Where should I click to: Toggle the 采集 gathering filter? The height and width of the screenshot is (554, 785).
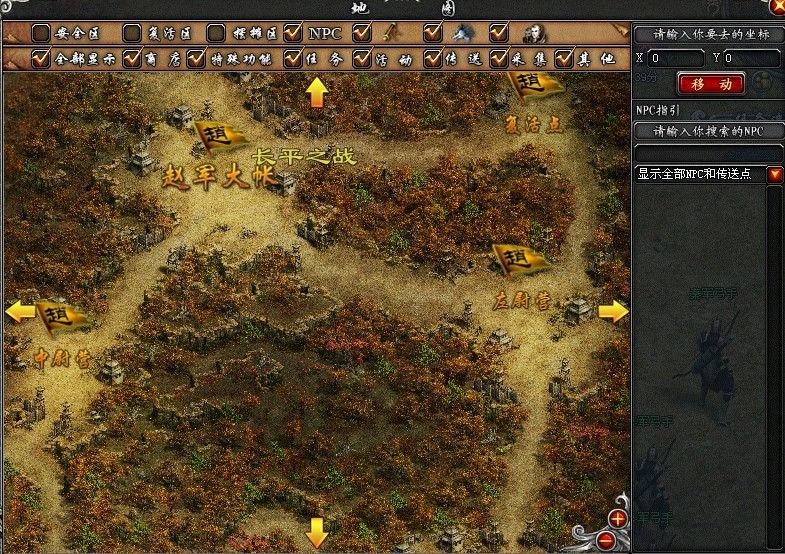(x=499, y=59)
